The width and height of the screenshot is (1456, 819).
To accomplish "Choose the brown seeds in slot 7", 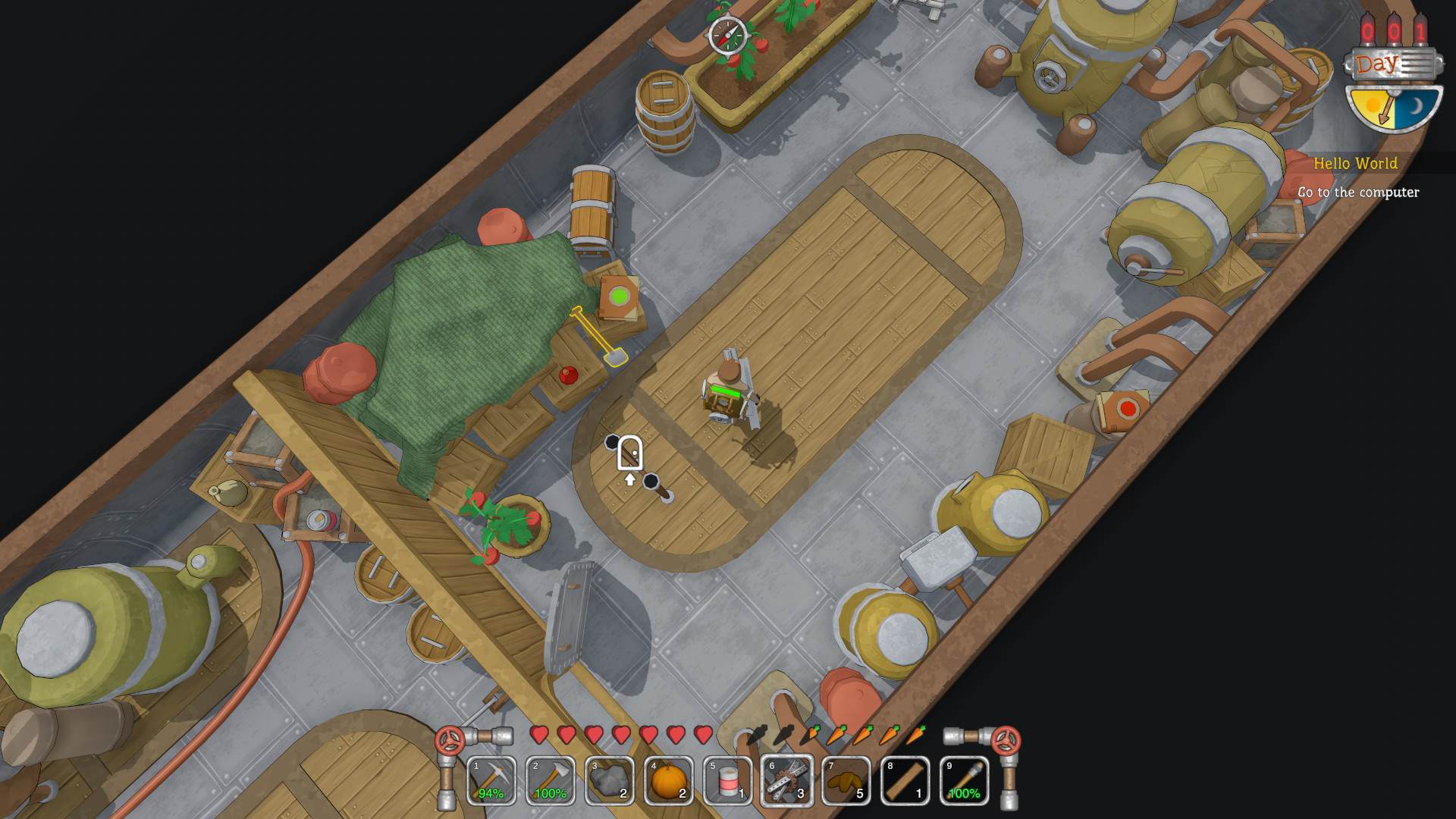I will (846, 780).
